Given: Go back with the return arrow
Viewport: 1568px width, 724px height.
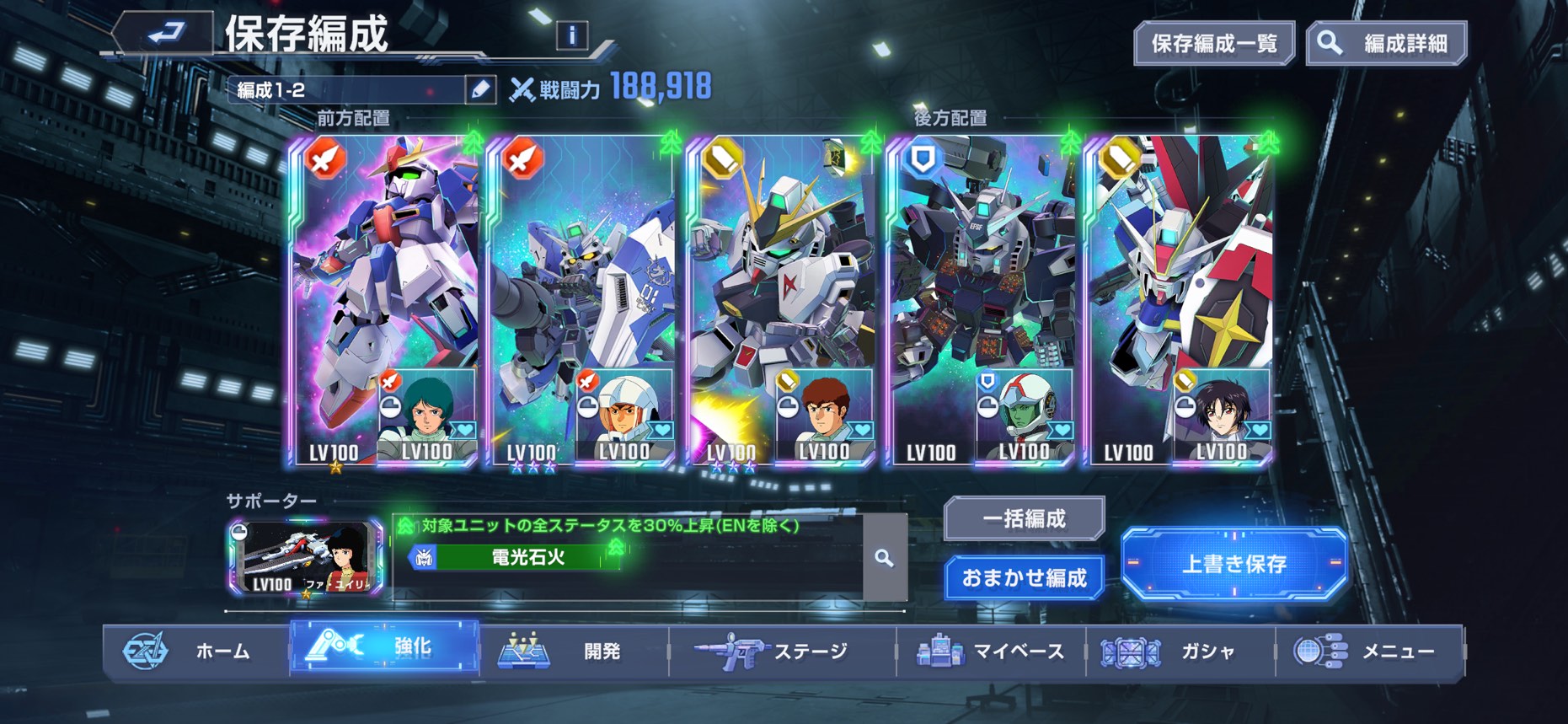Looking at the screenshot, I should point(165,33).
